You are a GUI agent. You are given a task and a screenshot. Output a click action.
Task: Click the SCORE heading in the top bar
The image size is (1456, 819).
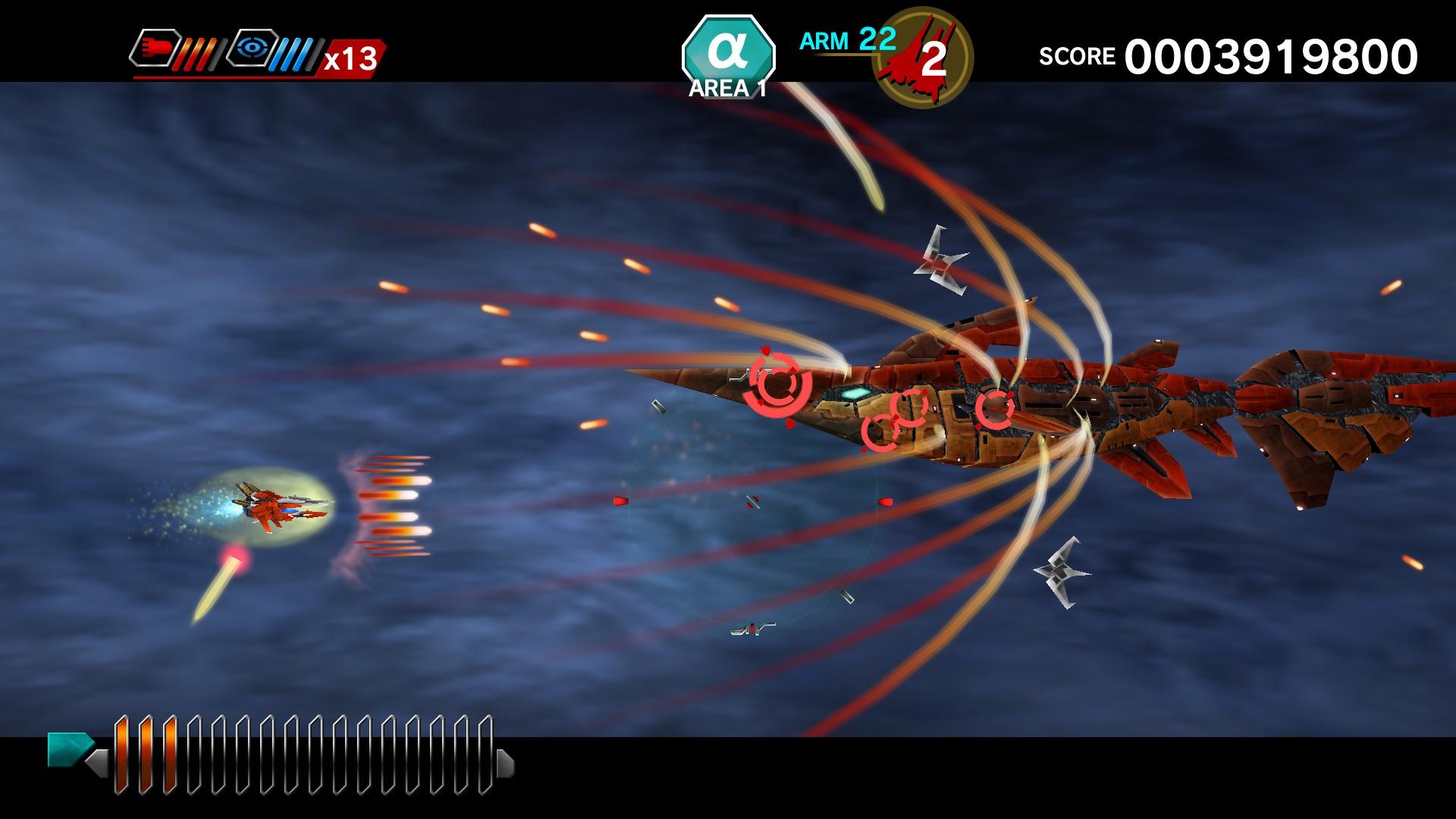click(x=1077, y=55)
